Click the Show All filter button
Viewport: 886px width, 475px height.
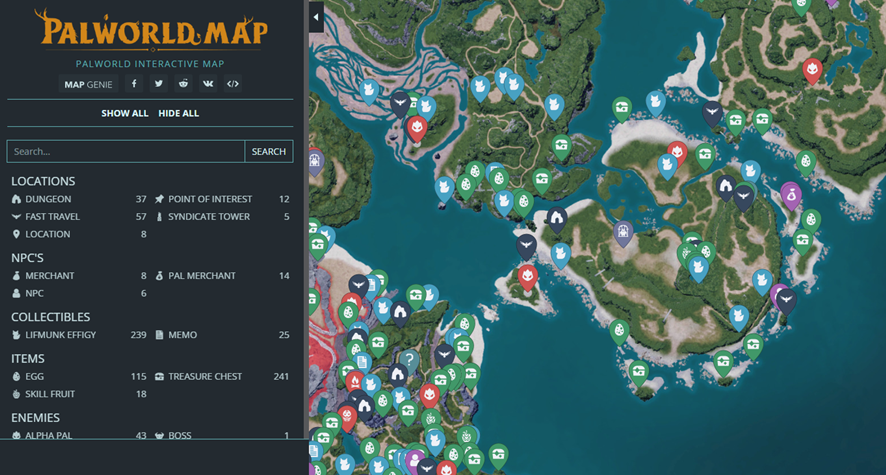tap(124, 113)
